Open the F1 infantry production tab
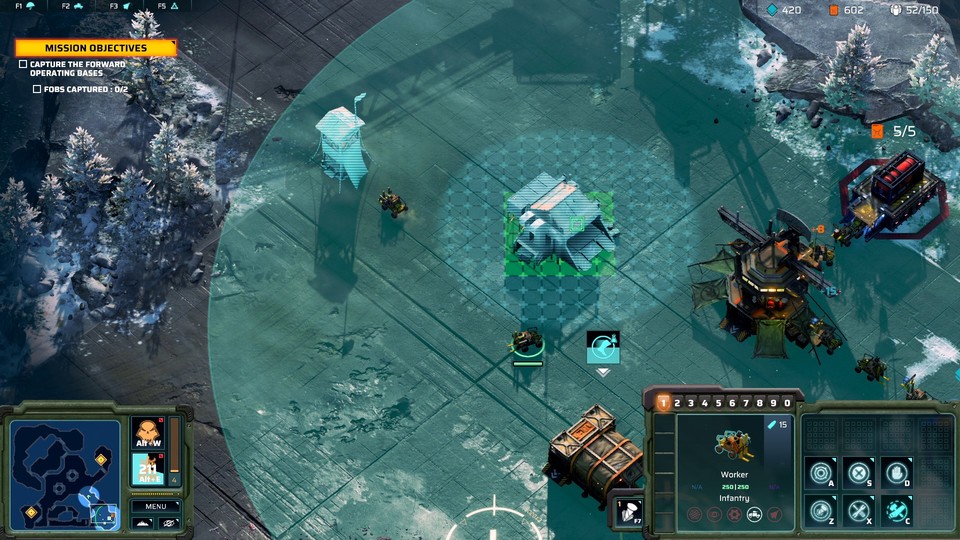 tap(26, 6)
